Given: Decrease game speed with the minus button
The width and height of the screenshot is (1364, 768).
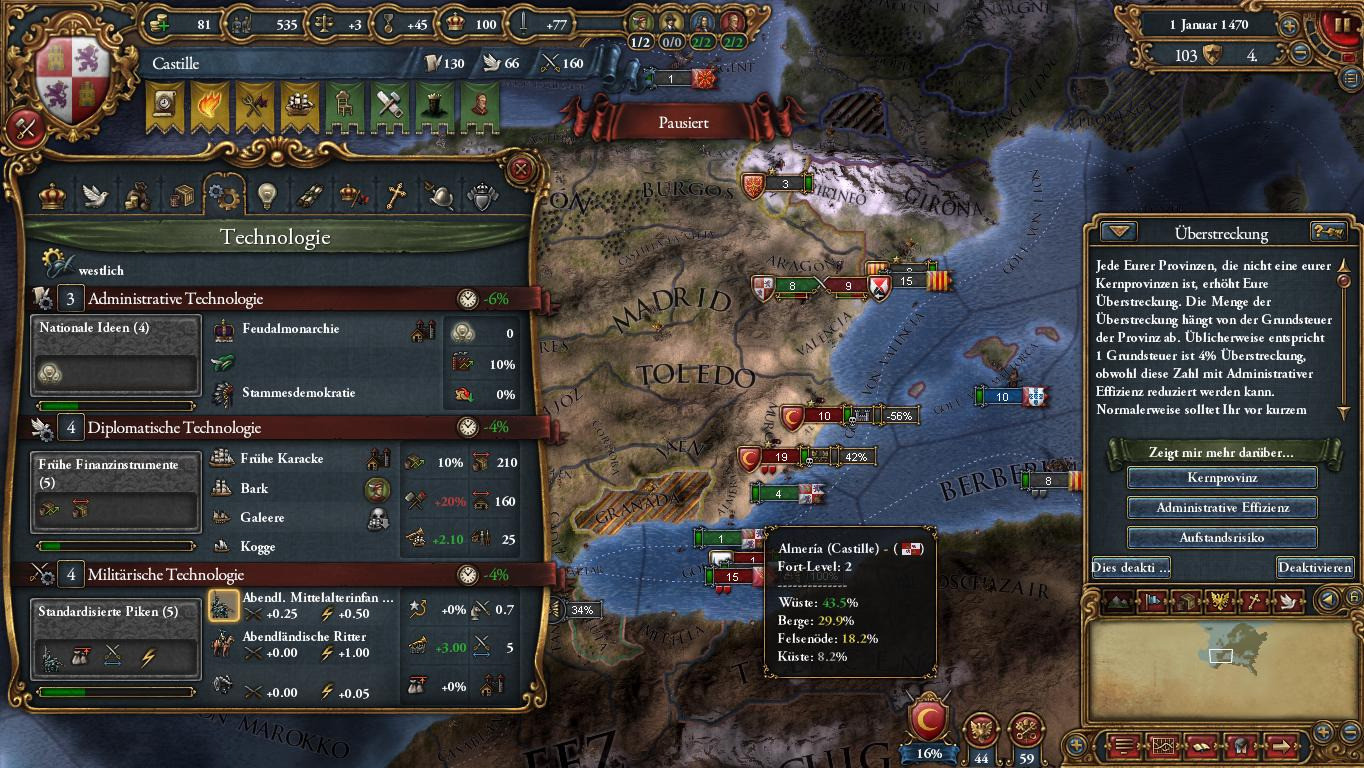Looking at the screenshot, I should [1300, 55].
